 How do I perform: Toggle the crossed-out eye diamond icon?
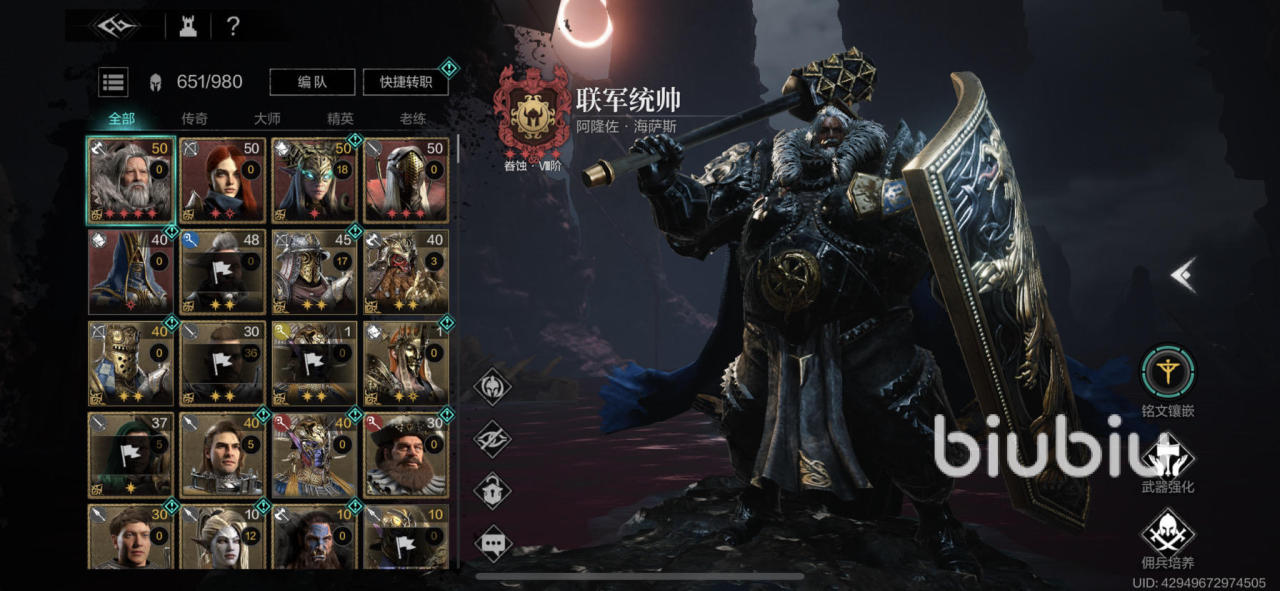tap(492, 438)
